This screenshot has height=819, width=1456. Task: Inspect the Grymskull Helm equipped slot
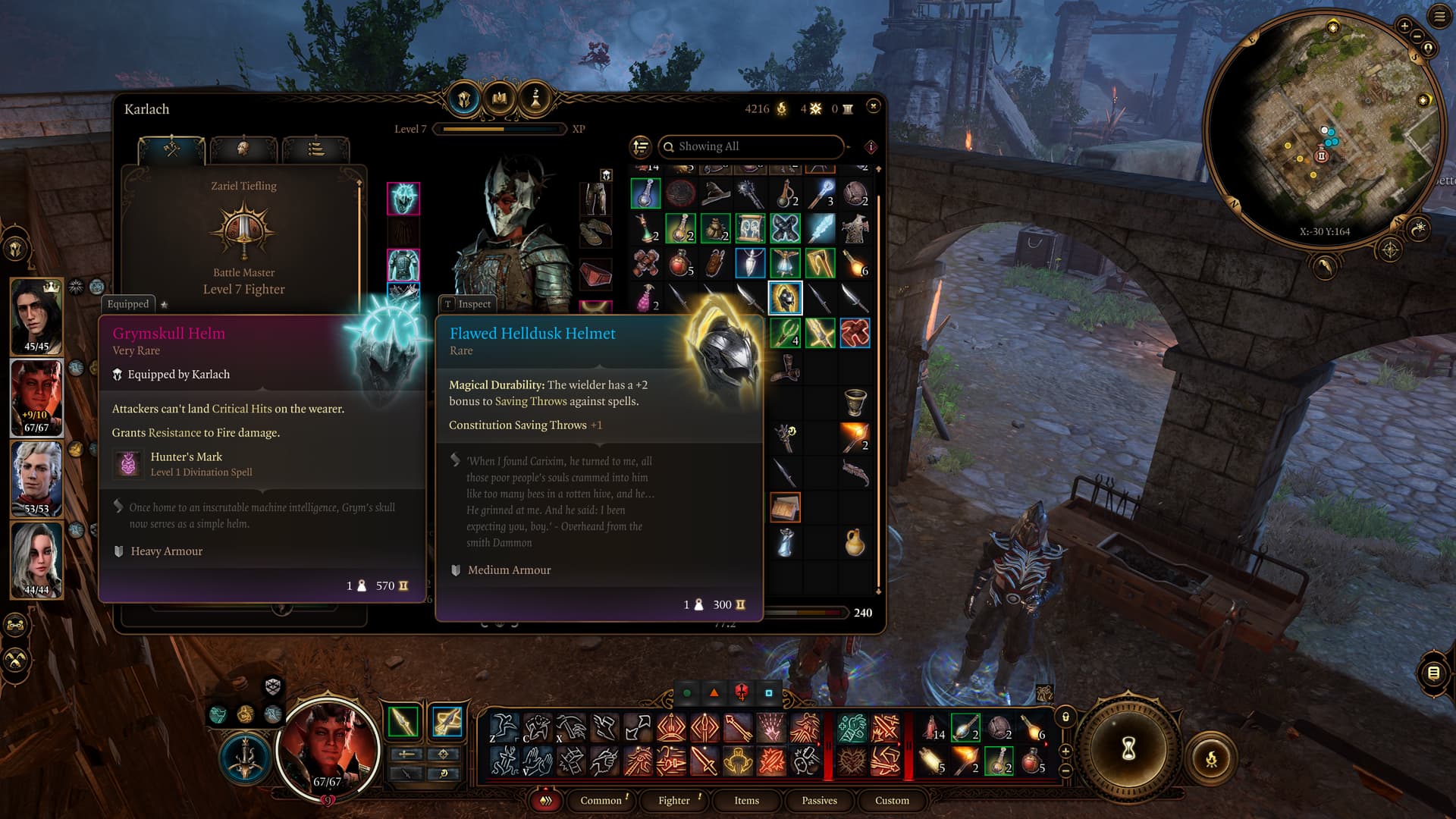click(x=403, y=199)
